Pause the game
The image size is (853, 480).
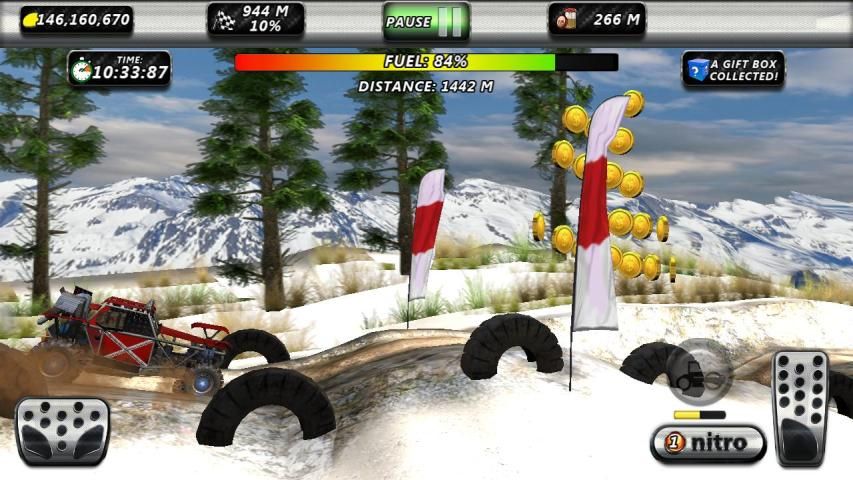(426, 20)
